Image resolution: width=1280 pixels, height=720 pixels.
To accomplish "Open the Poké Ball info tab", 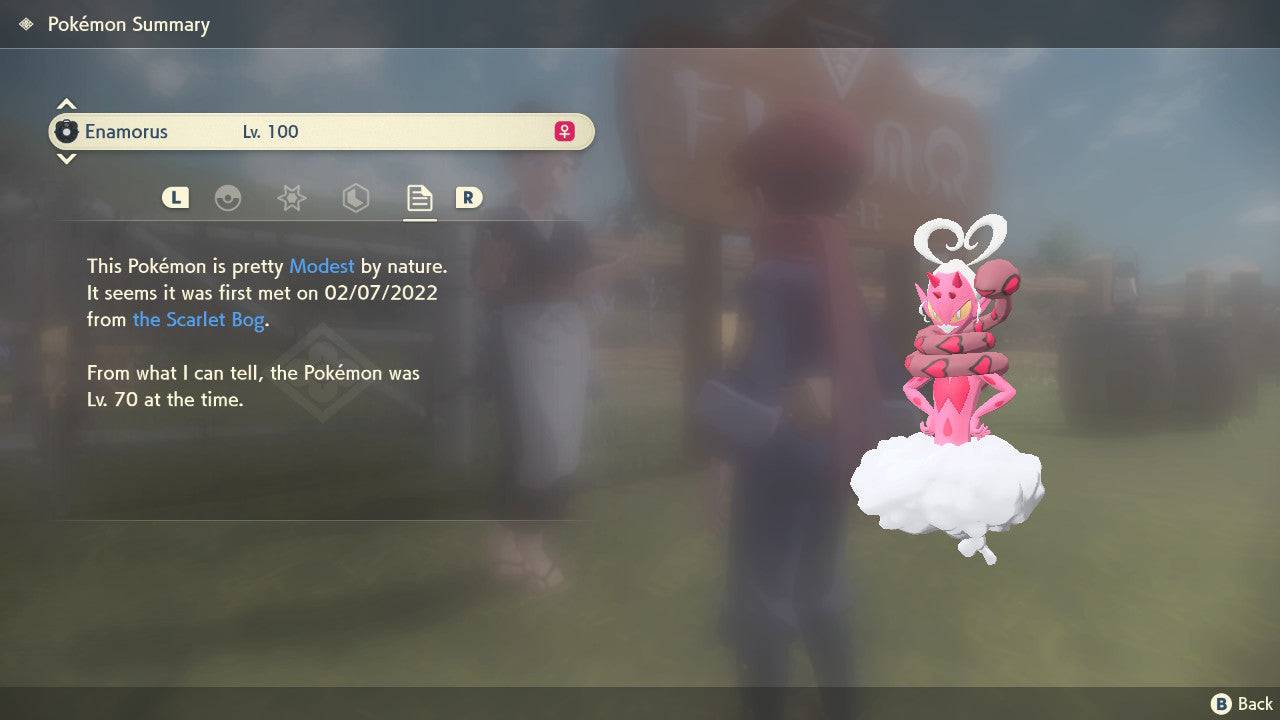I will point(229,198).
